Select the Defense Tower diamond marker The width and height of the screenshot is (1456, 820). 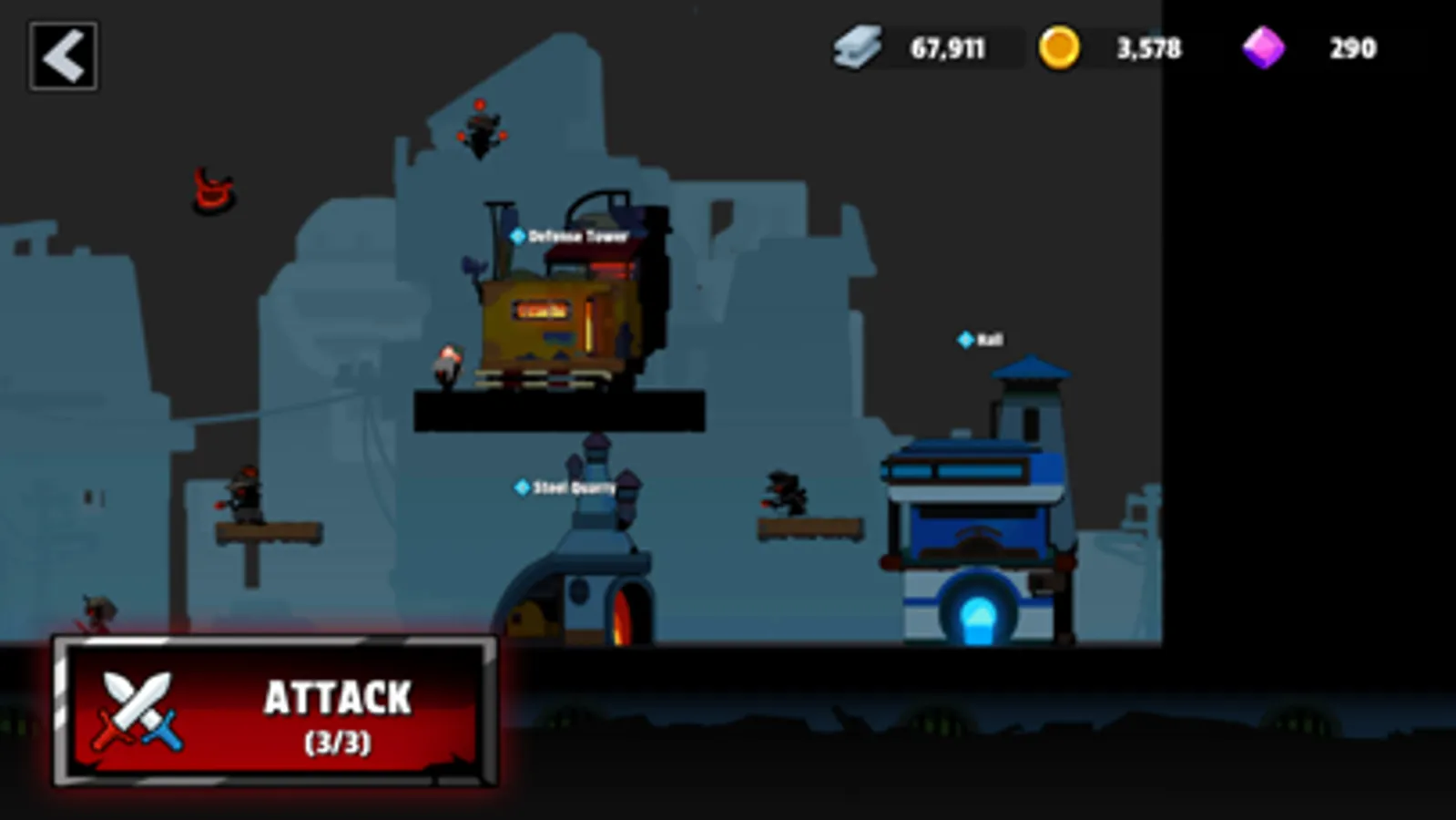[x=519, y=233]
